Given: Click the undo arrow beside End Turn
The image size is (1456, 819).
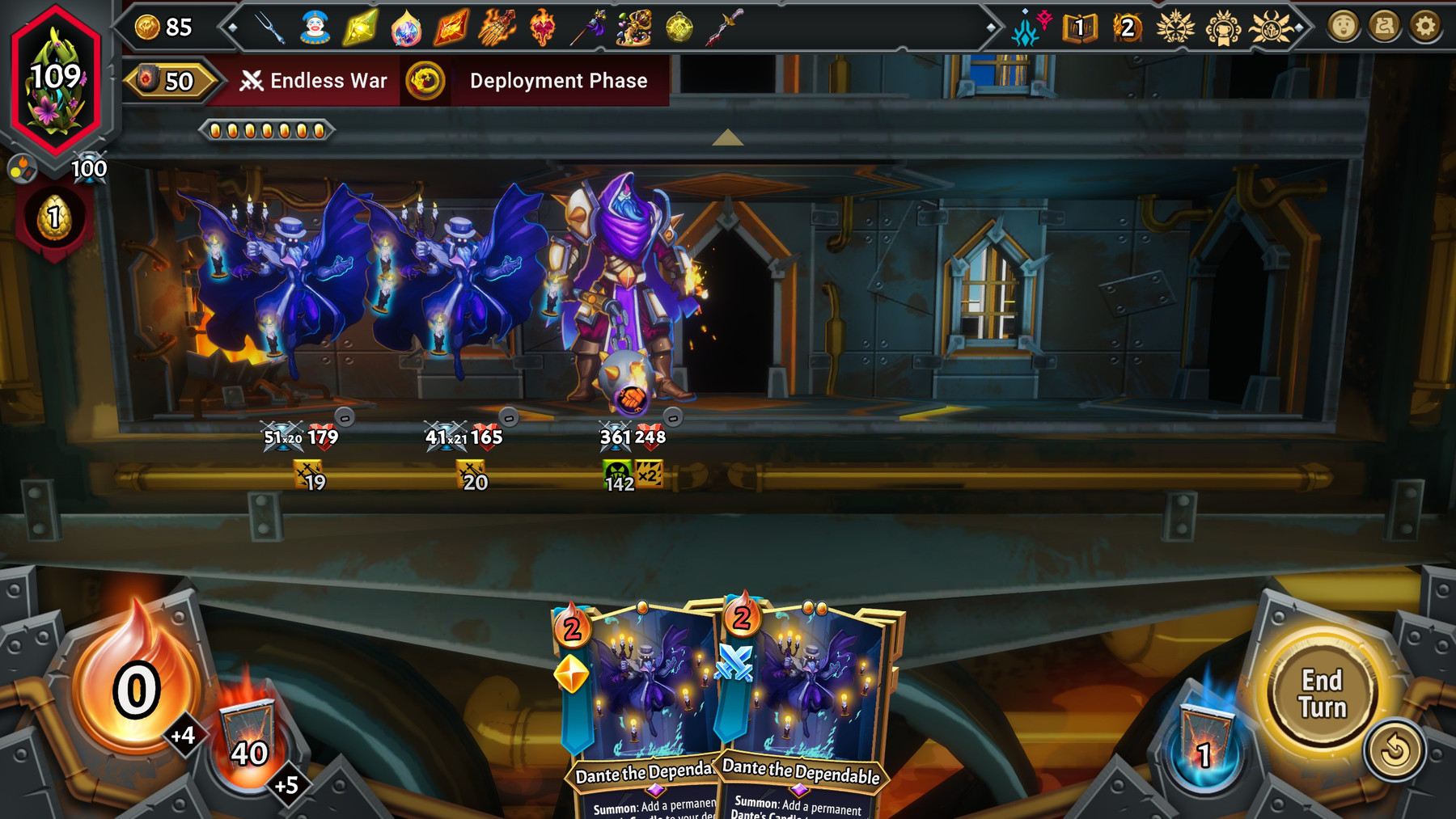Looking at the screenshot, I should [1395, 749].
